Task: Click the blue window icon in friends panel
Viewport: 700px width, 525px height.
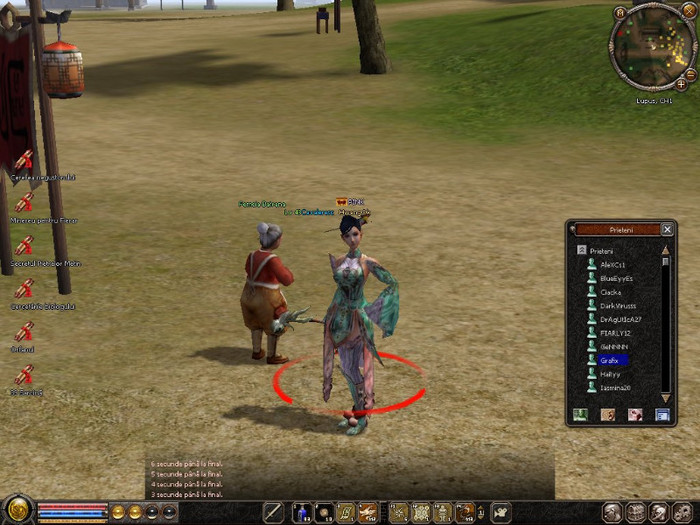Action: point(661,414)
